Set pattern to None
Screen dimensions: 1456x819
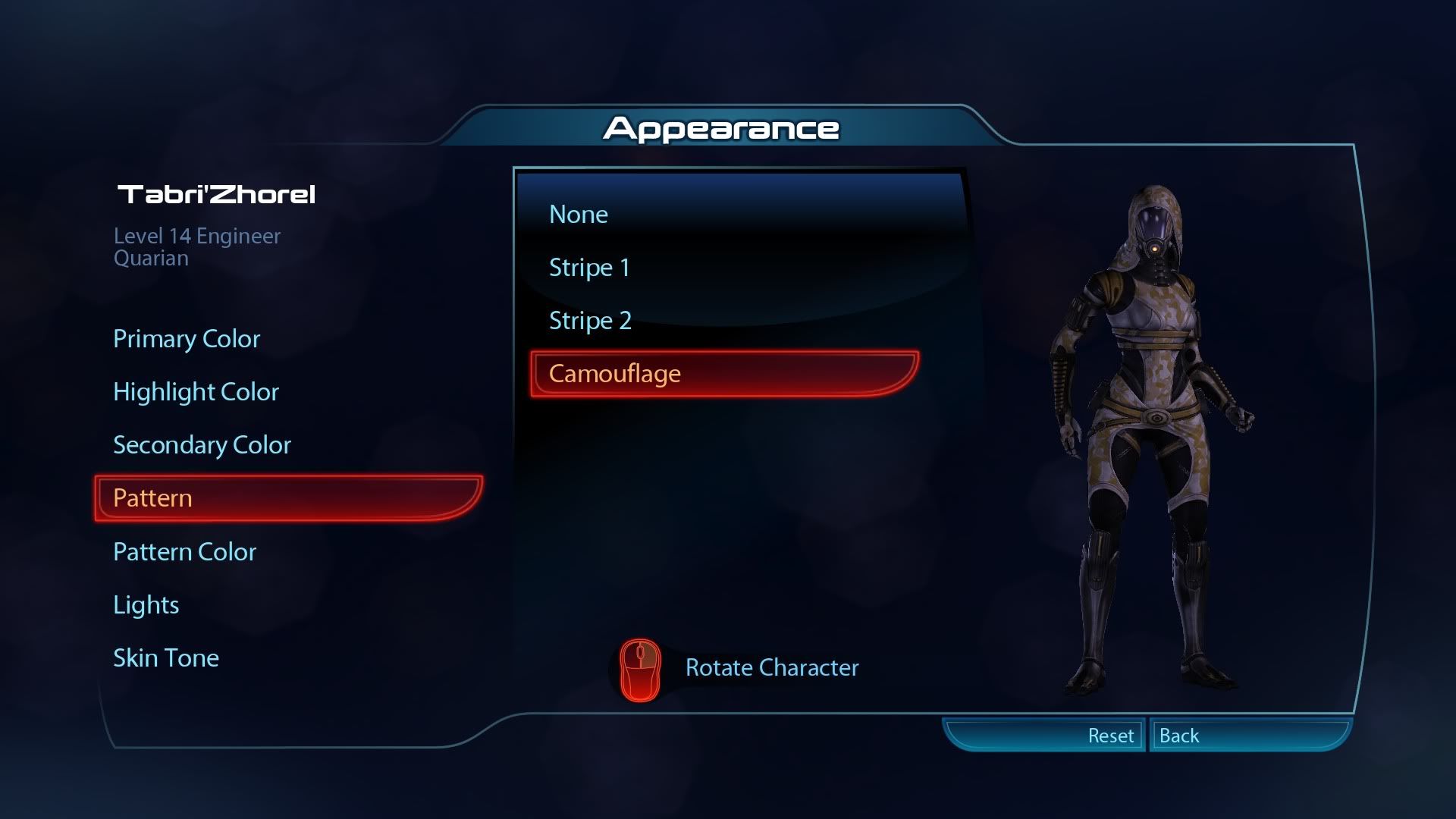[x=579, y=215]
